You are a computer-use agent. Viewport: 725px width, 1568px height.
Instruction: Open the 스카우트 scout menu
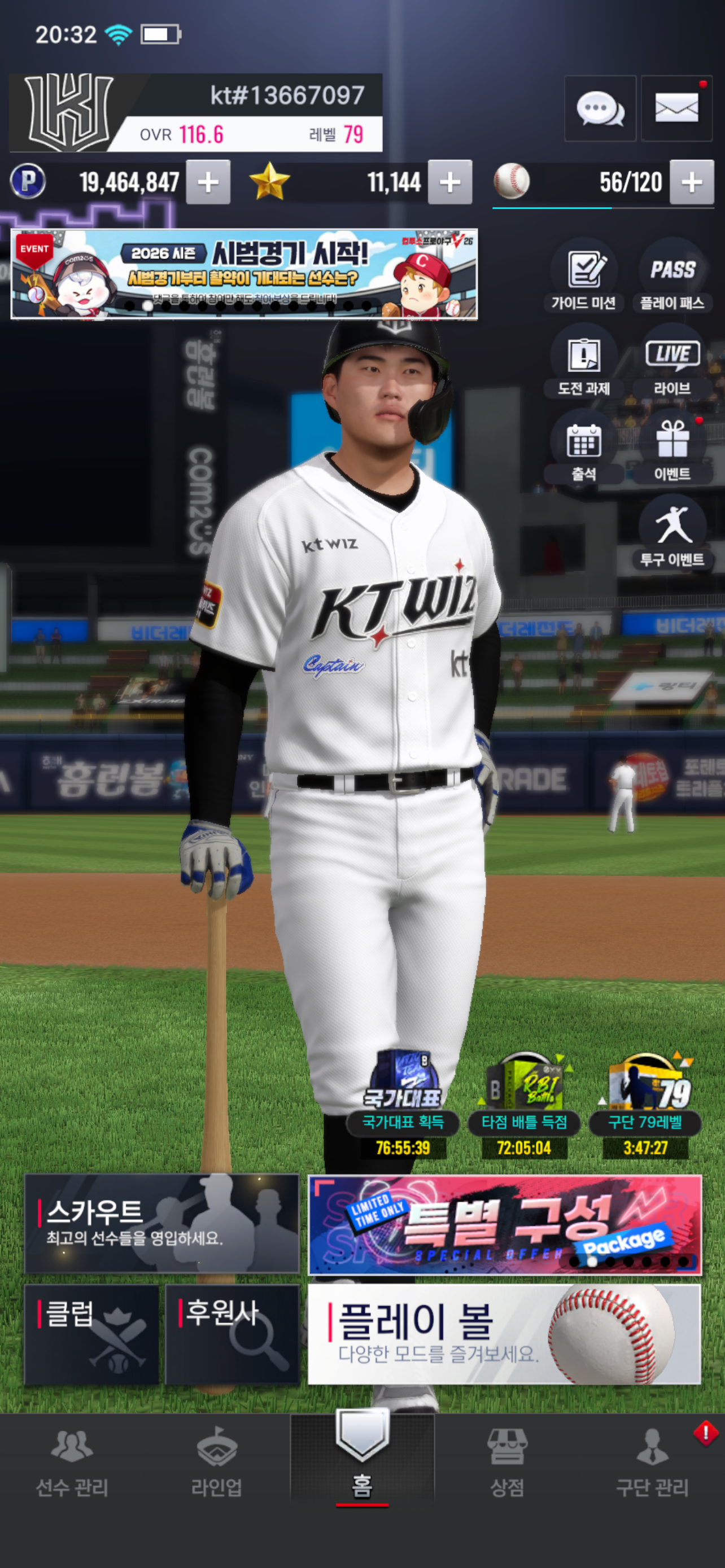coord(161,1224)
